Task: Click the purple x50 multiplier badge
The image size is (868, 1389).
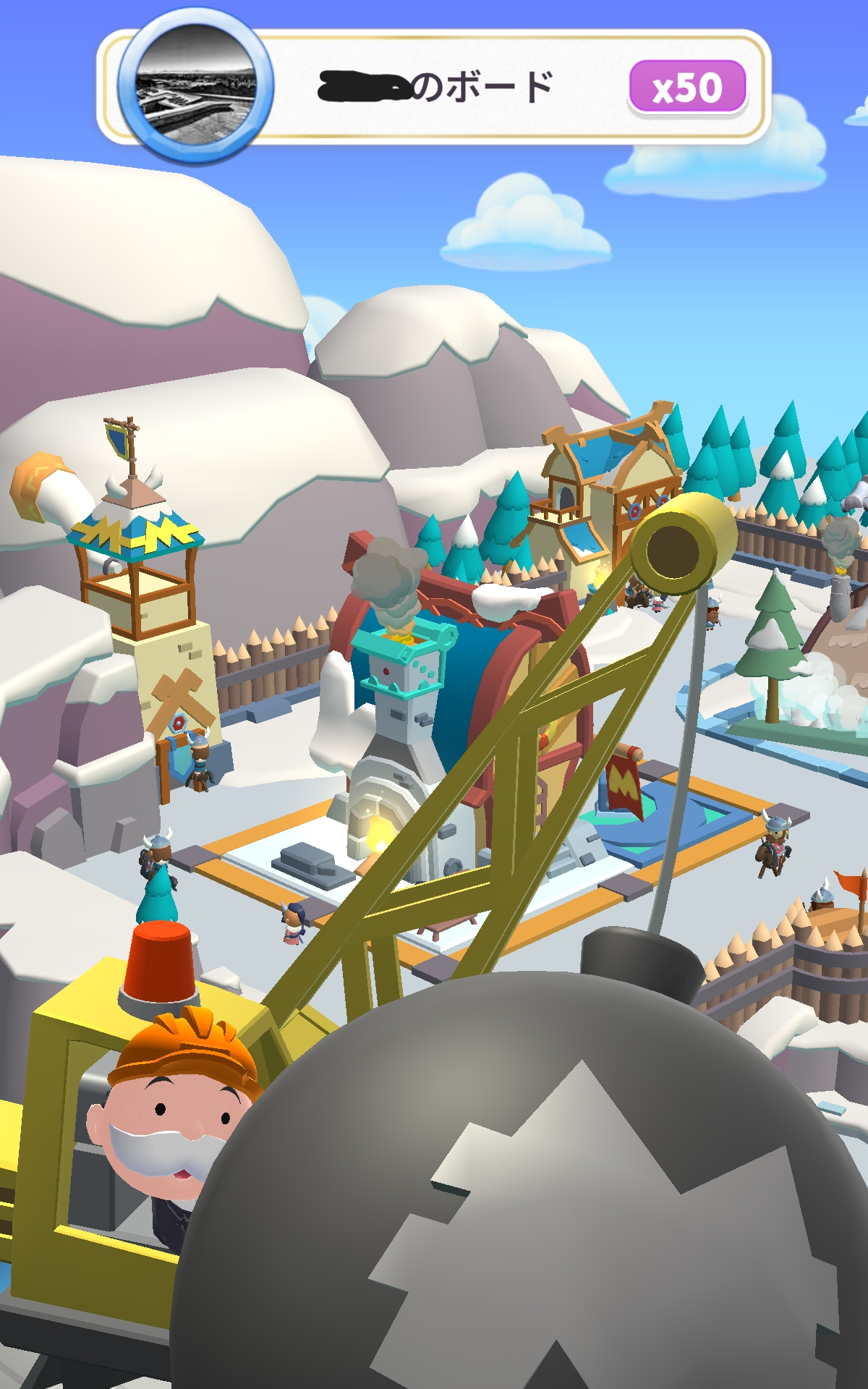Action: click(687, 87)
